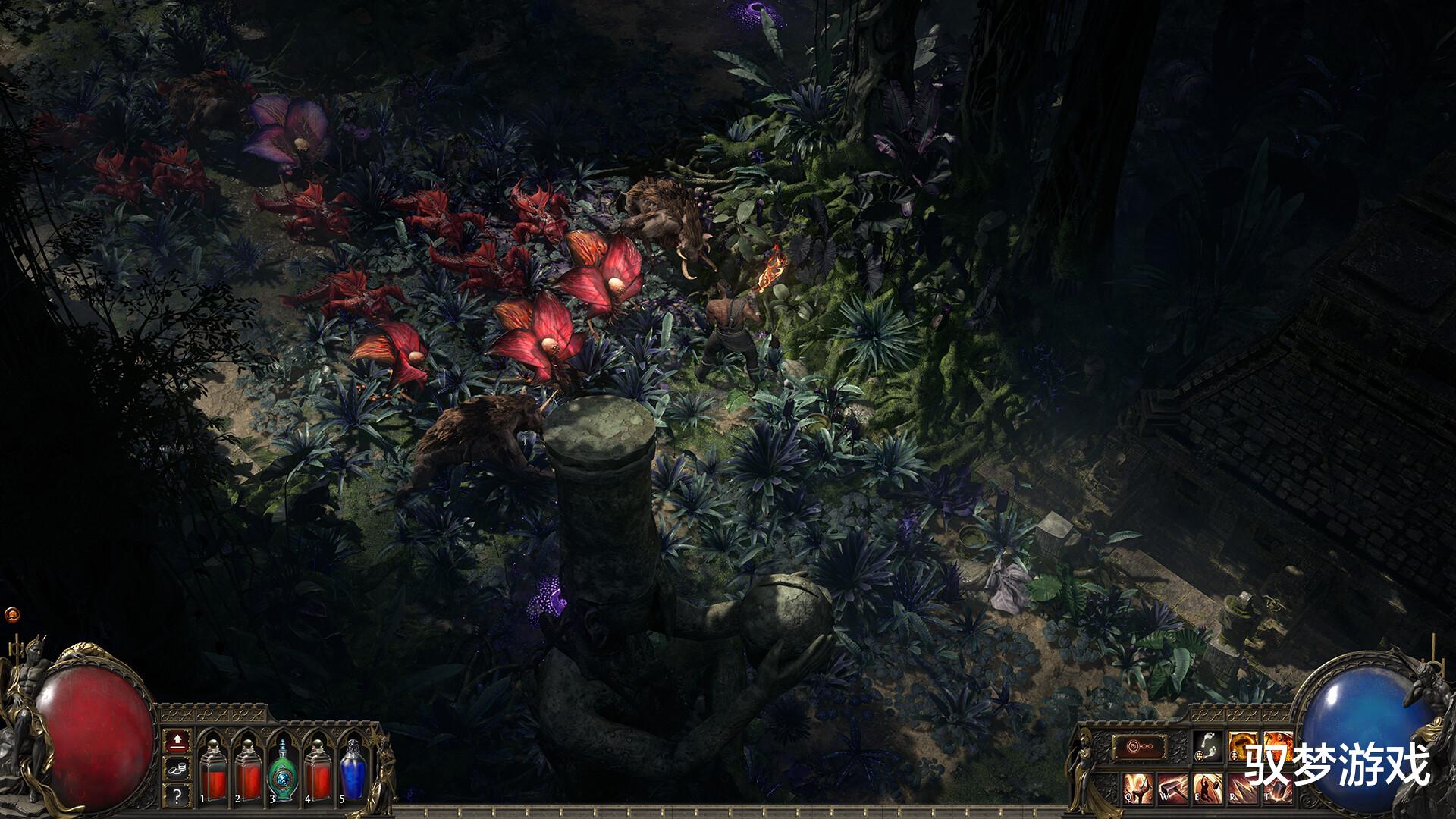Open the question mark help button
Viewport: 1456px width, 819px height.
coord(176,795)
